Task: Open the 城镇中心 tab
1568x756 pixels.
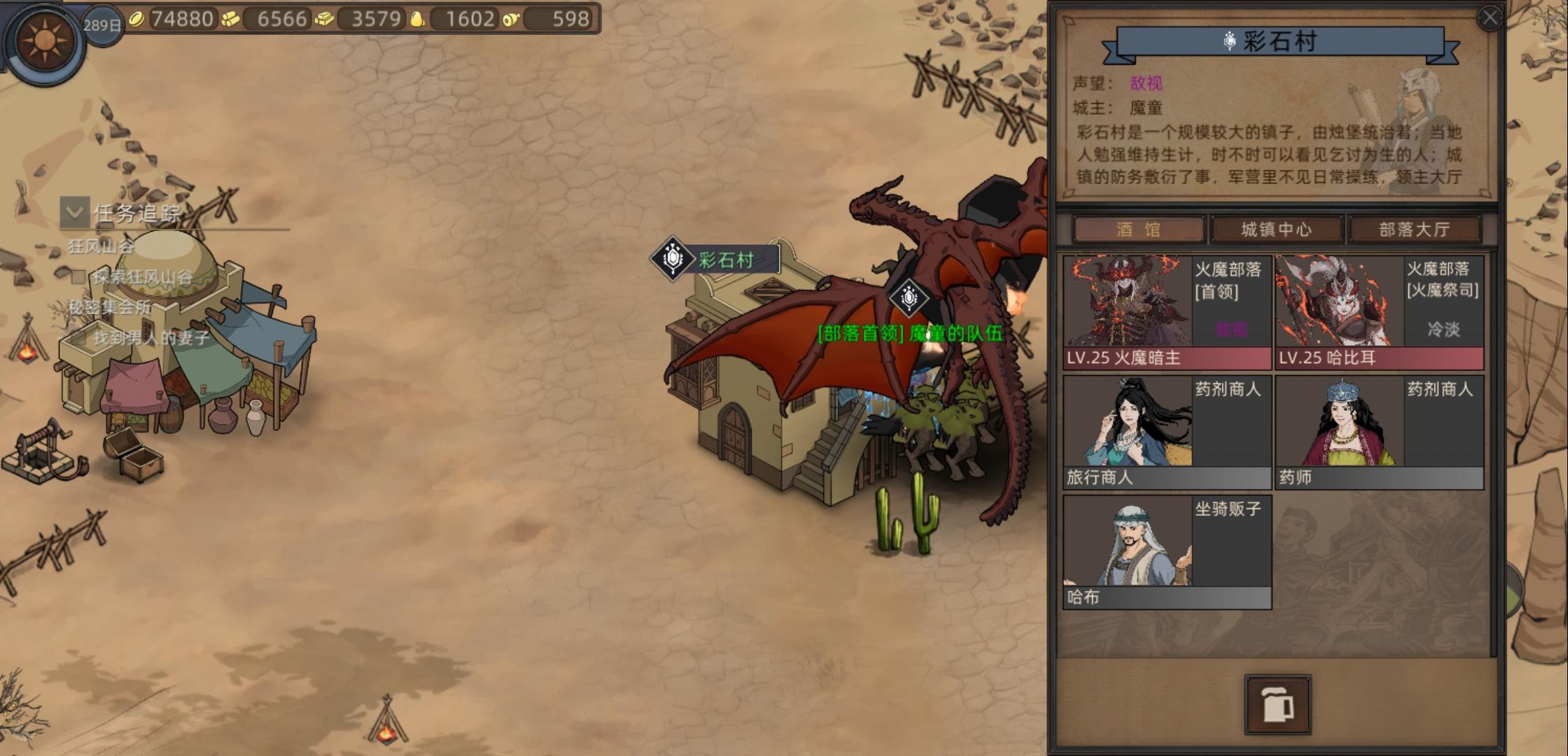Action: pos(1276,230)
